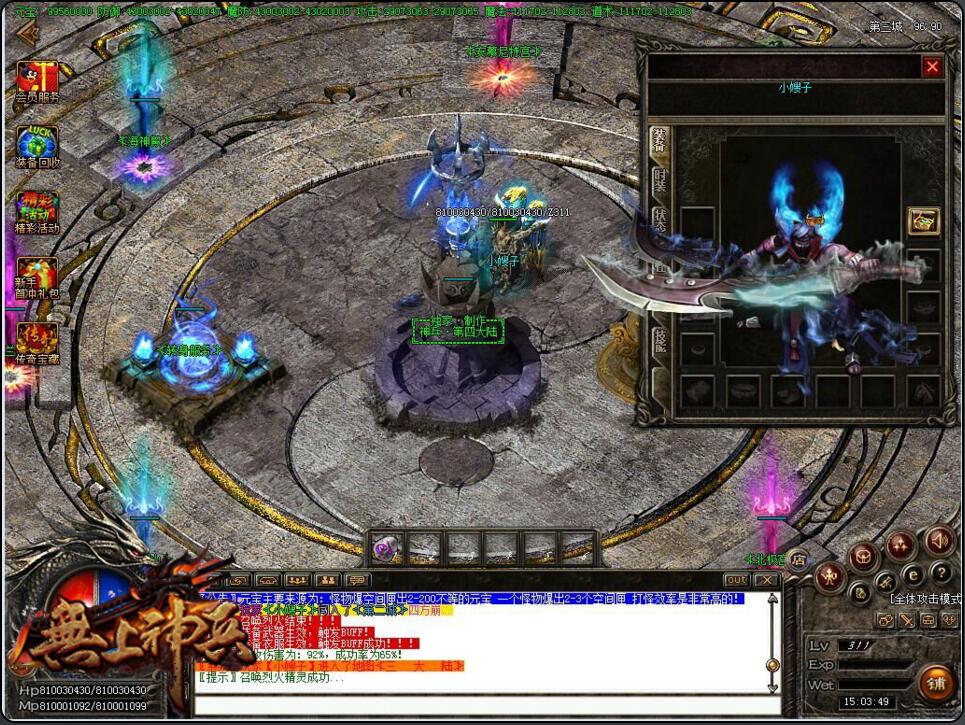Close the chat with the X button
Screen dimensions: 965x725
(x=766, y=580)
